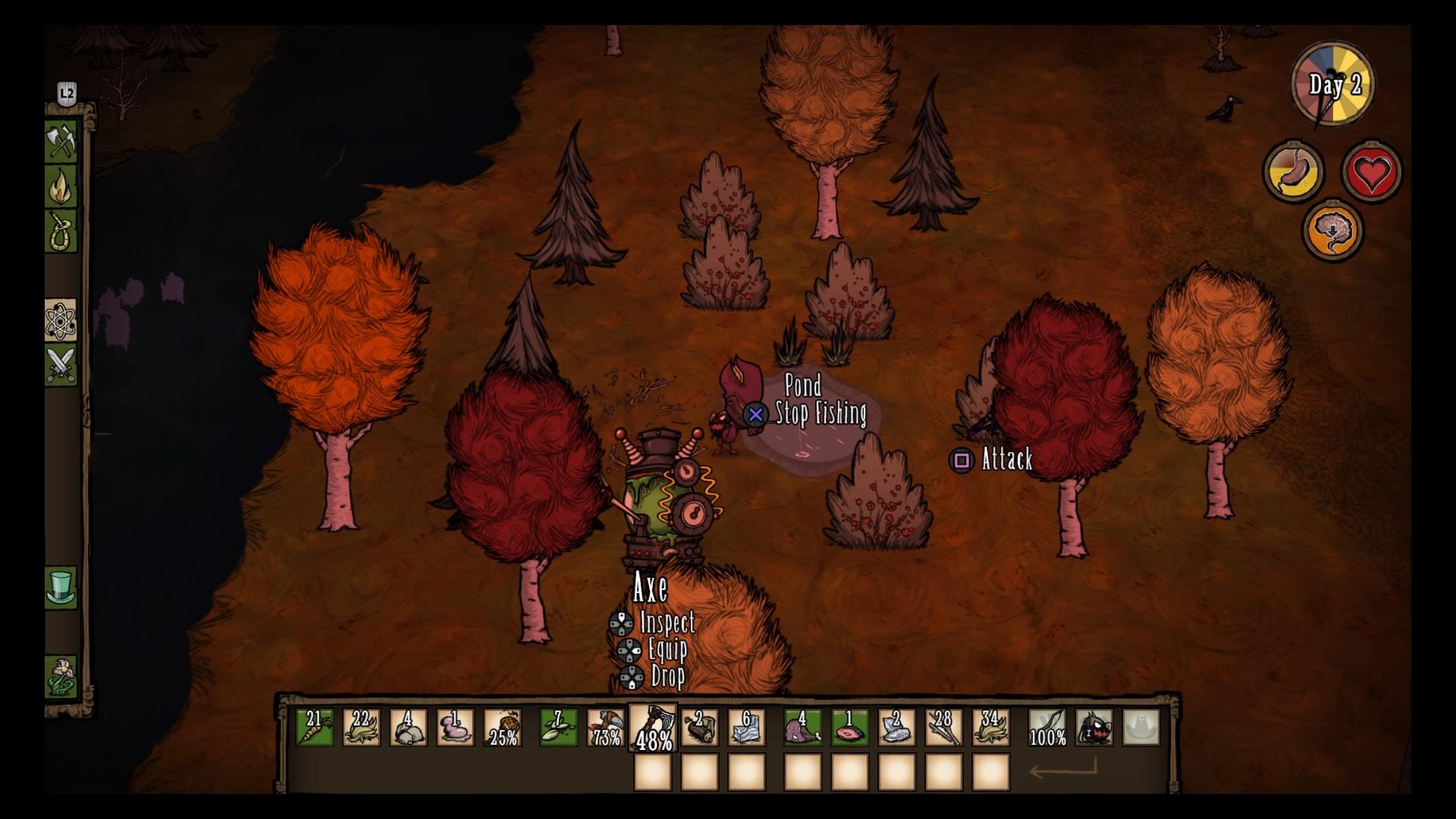Switch to the Science atom tab

pos(61,321)
